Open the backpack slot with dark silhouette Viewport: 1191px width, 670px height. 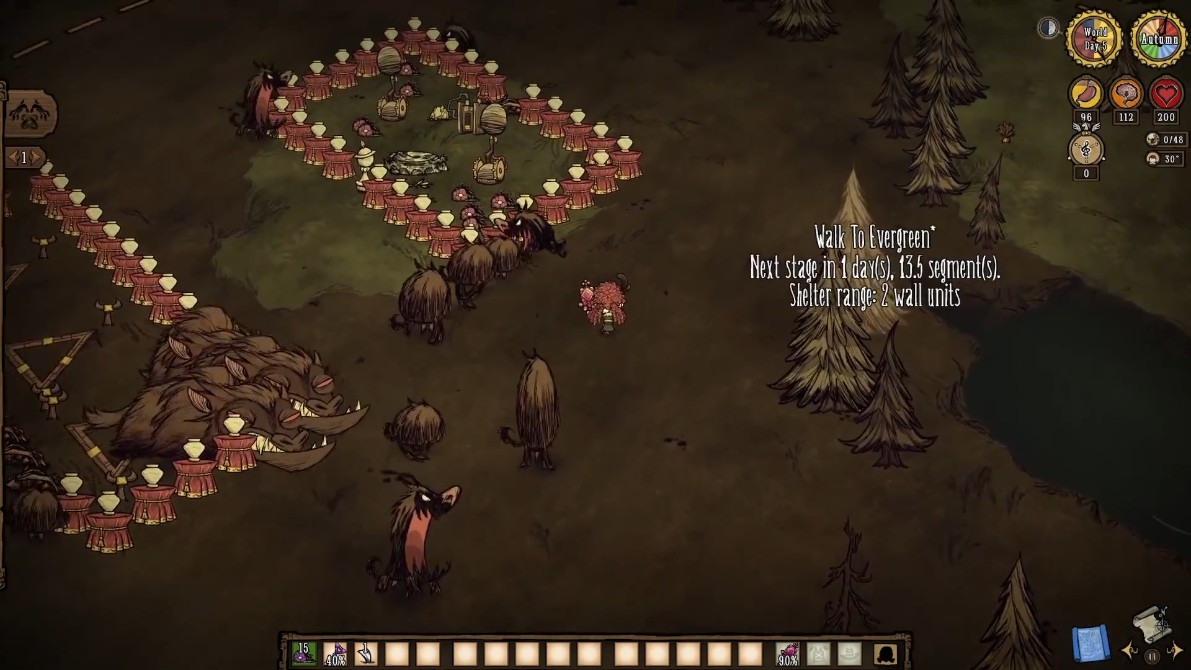tap(885, 654)
